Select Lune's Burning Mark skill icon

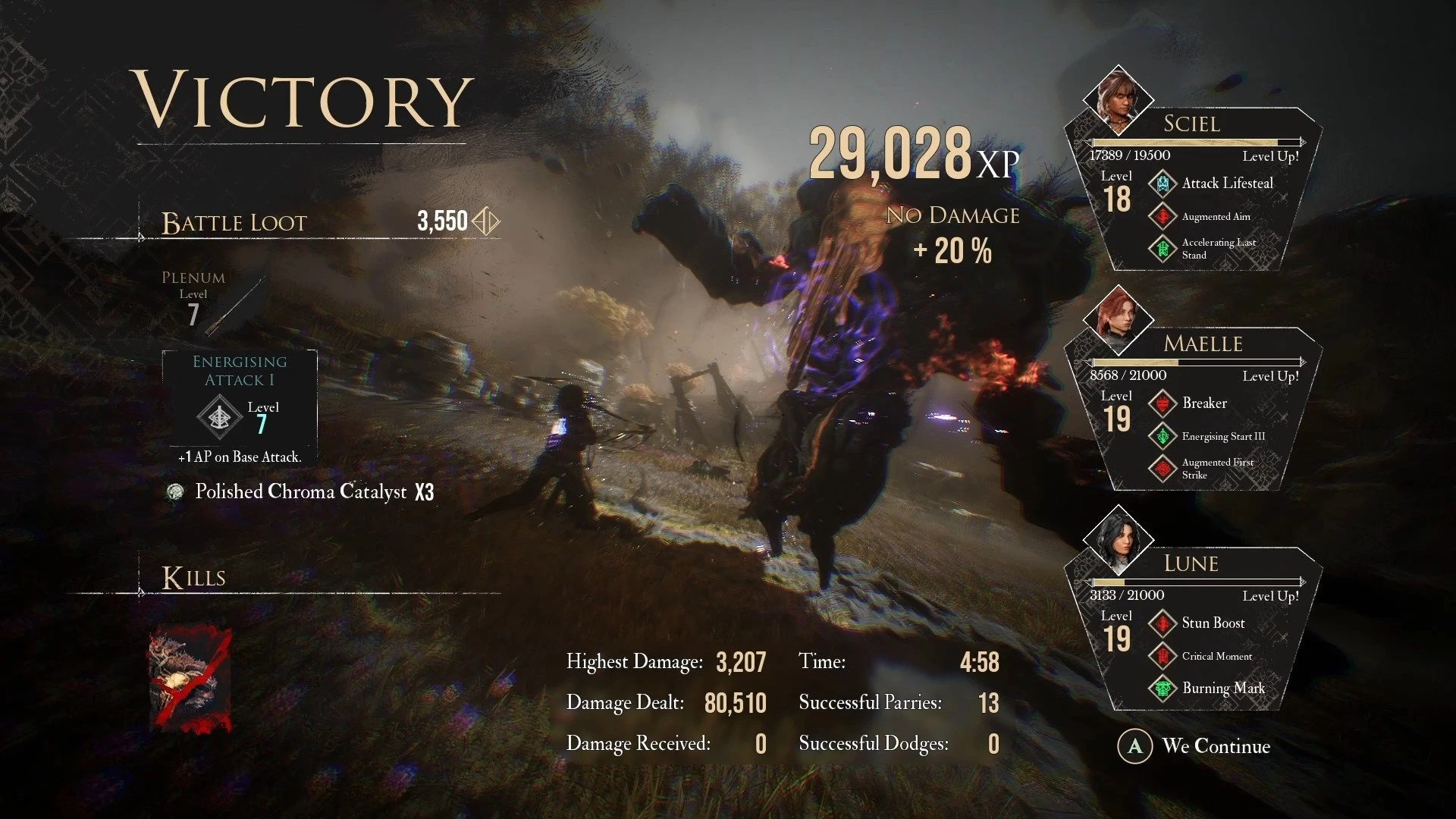[x=1163, y=689]
